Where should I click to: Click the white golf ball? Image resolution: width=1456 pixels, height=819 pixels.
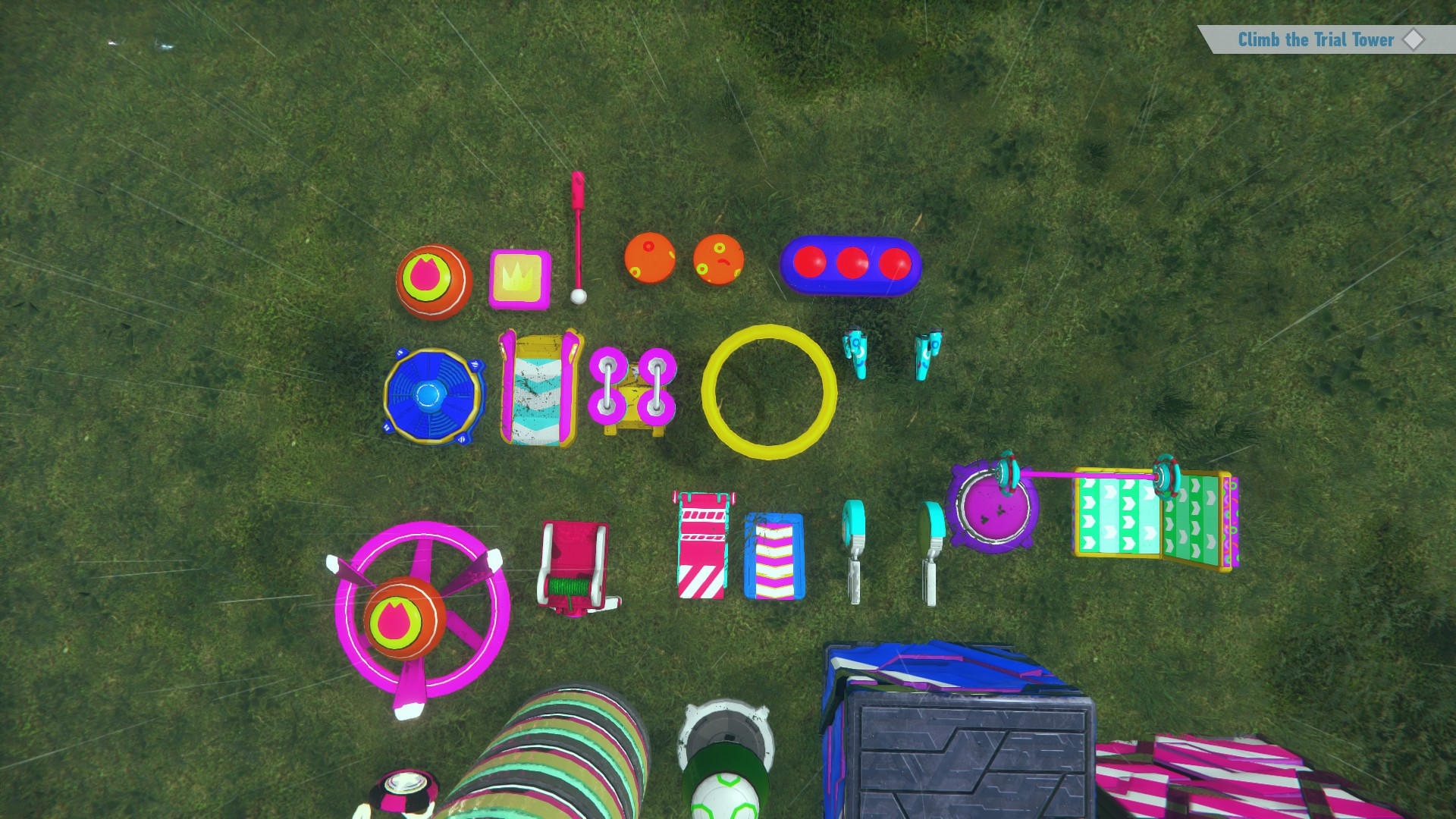click(579, 297)
